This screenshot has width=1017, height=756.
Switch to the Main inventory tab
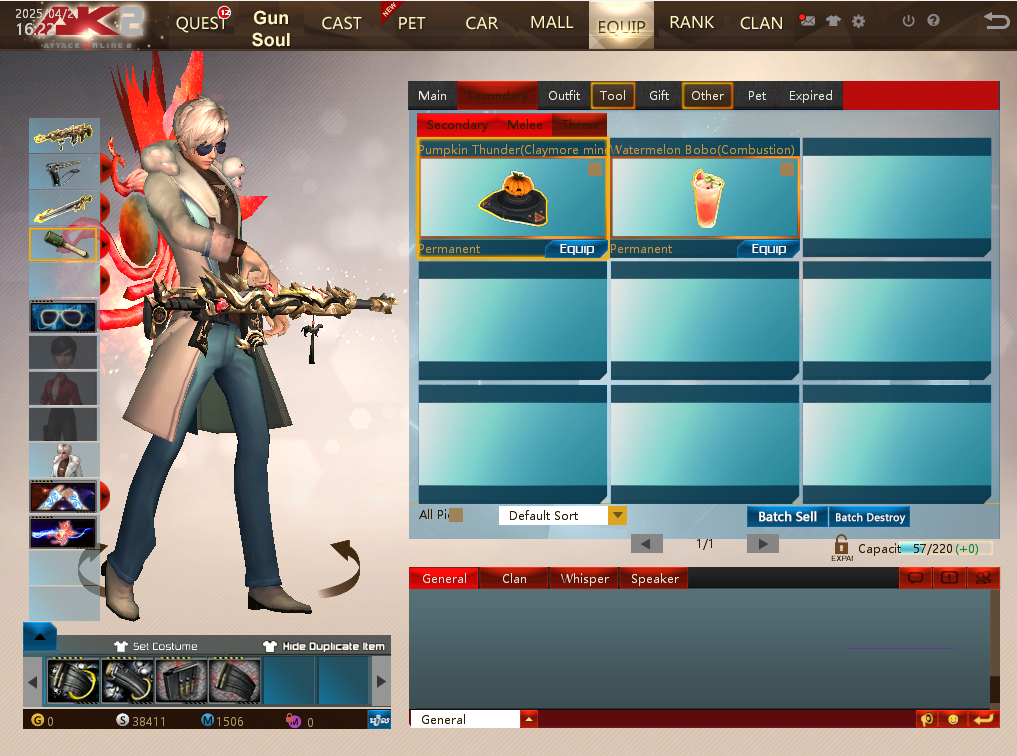[432, 96]
